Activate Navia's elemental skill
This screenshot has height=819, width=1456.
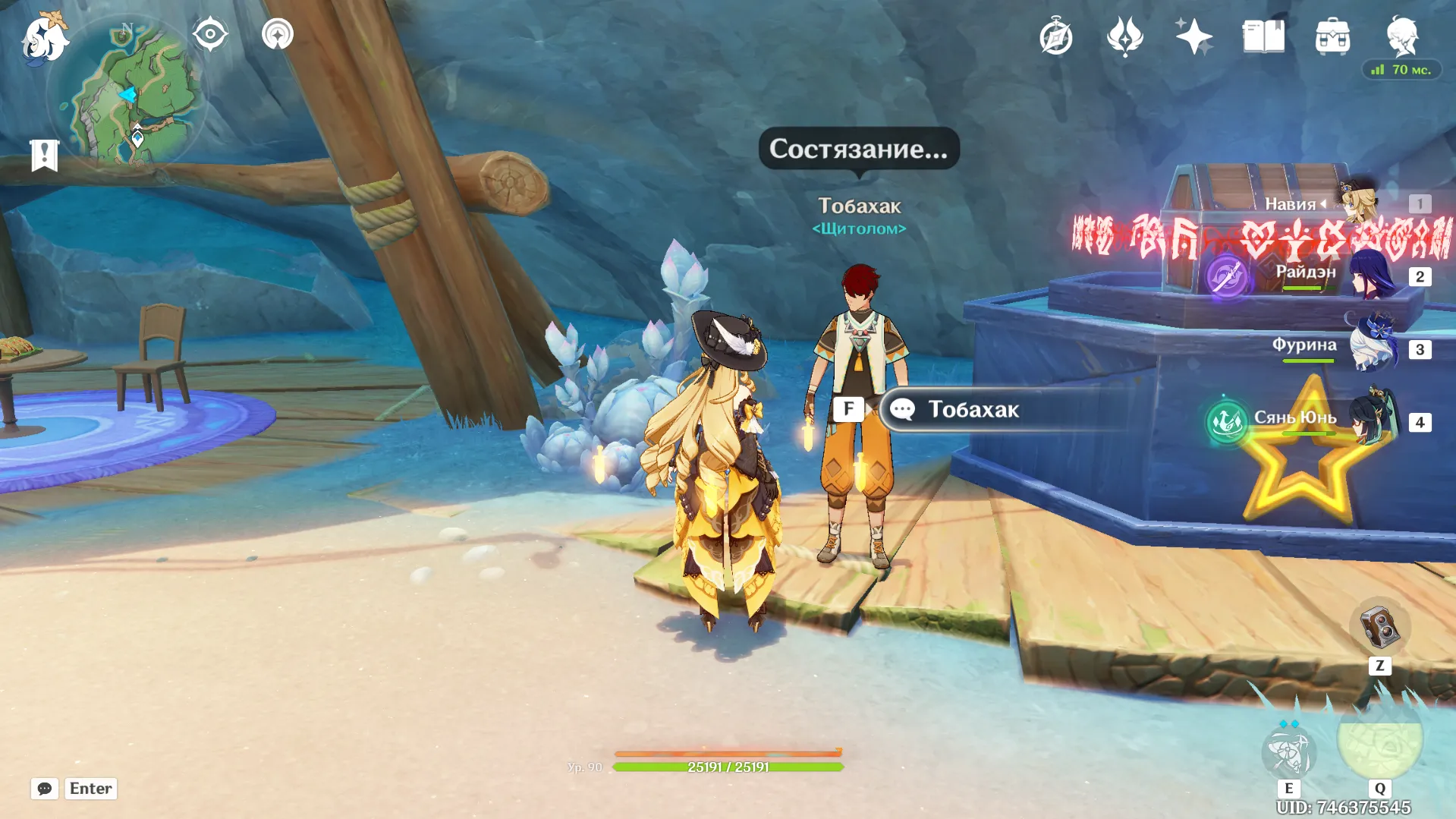click(x=1288, y=751)
